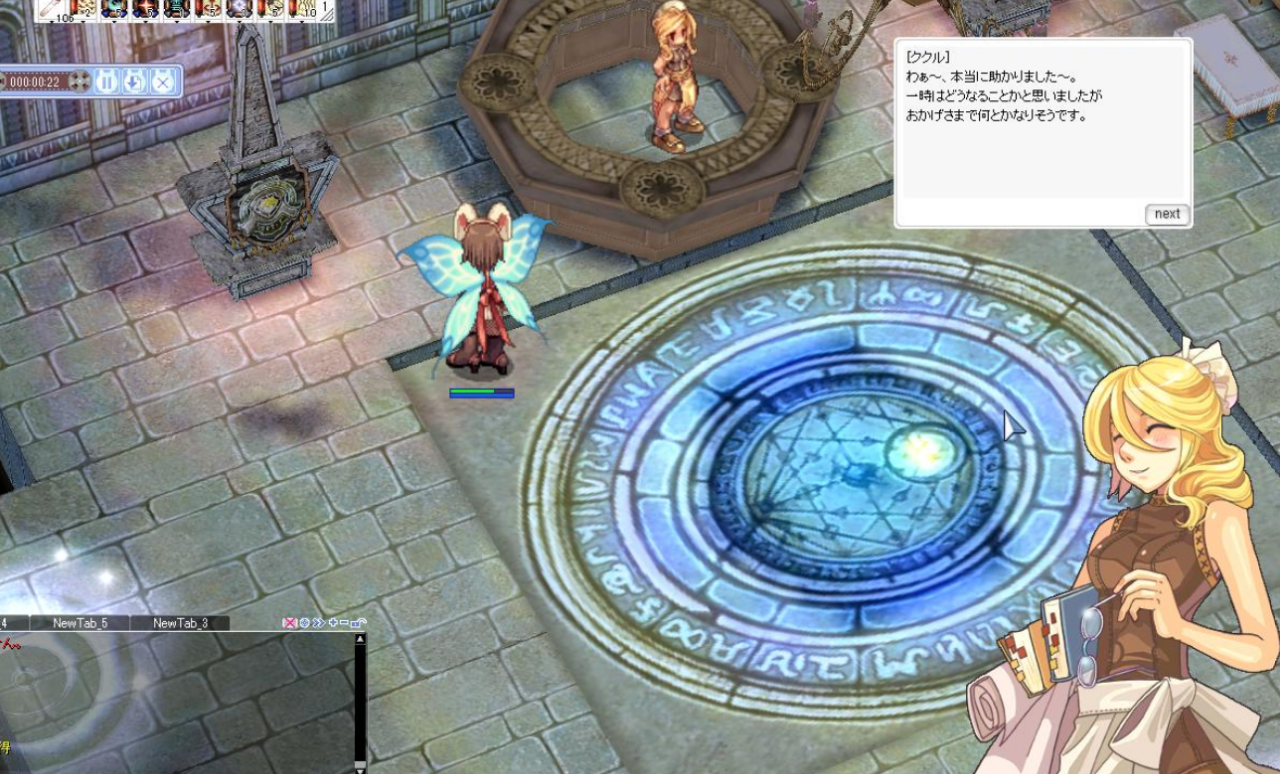This screenshot has height=774, width=1280.
Task: Add a chat tab with the plus icon
Action: click(x=332, y=622)
